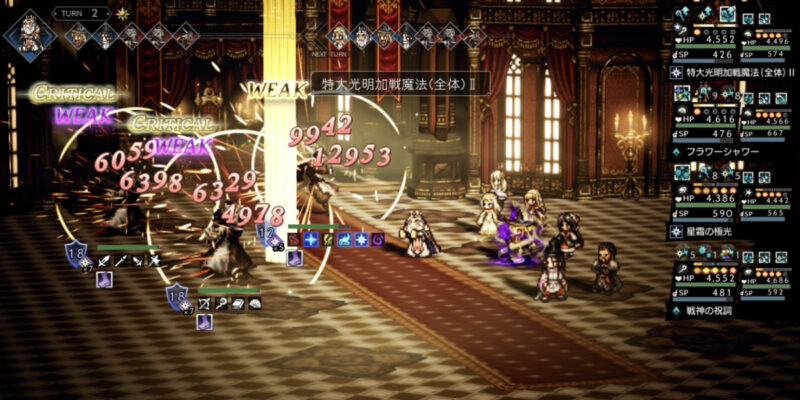This screenshot has width=800, height=400.
Task: Select the 特大光明加戦魔法(全体) II skill in the party panel
Action: coord(735,72)
